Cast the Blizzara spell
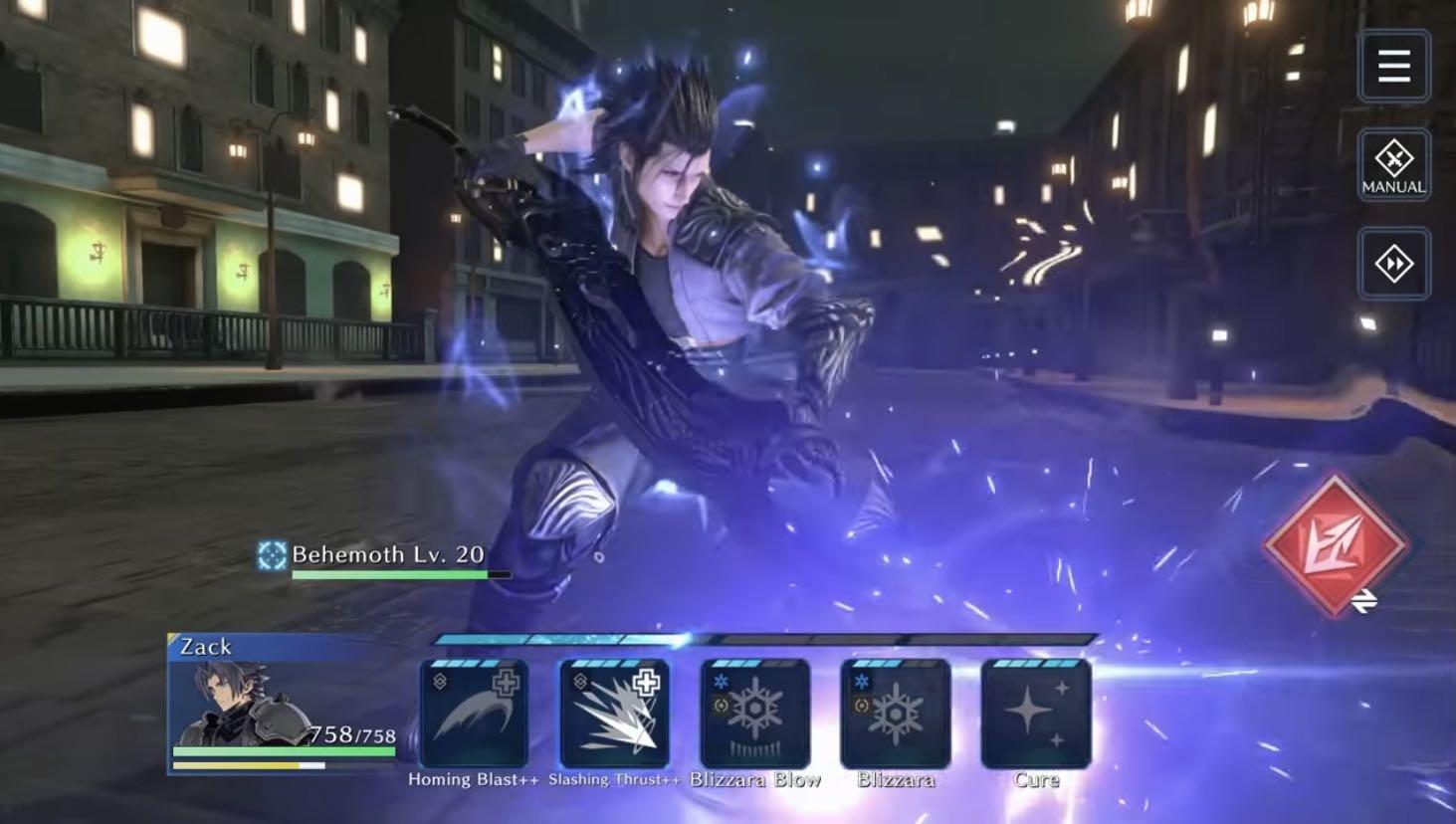Image resolution: width=1456 pixels, height=824 pixels. 896,715
